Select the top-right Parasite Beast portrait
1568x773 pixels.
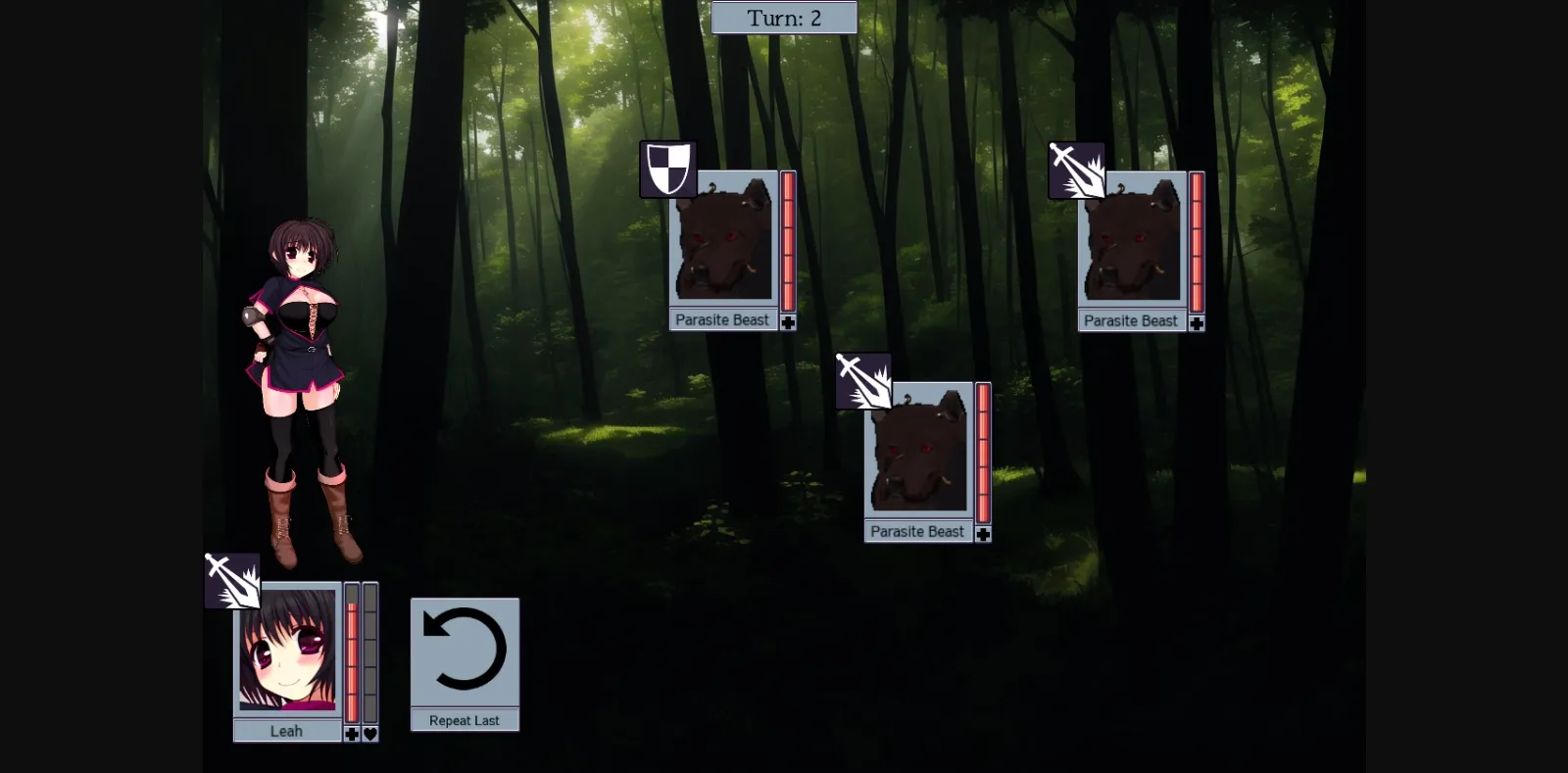(x=1131, y=240)
